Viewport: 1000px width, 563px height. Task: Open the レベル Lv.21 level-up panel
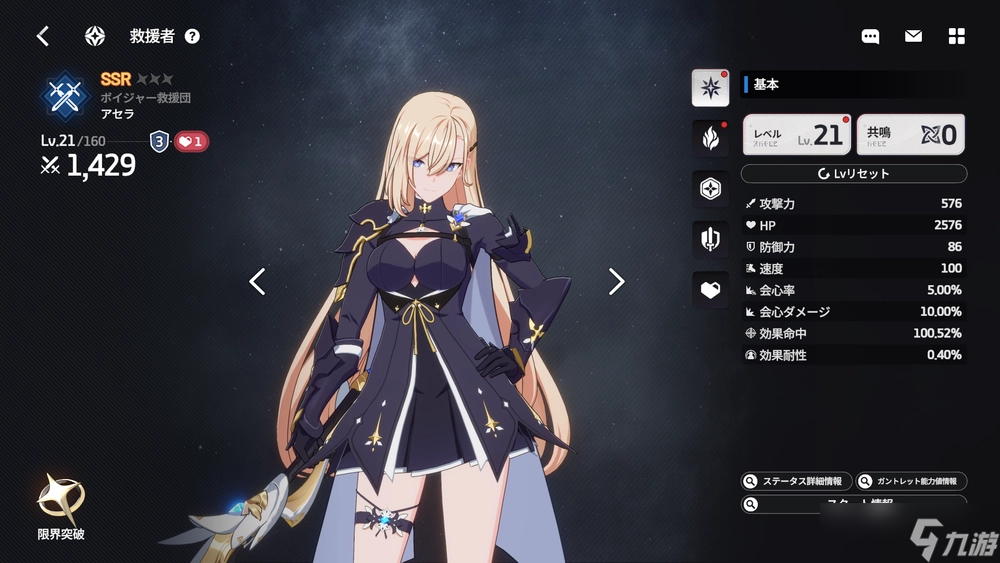(797, 135)
